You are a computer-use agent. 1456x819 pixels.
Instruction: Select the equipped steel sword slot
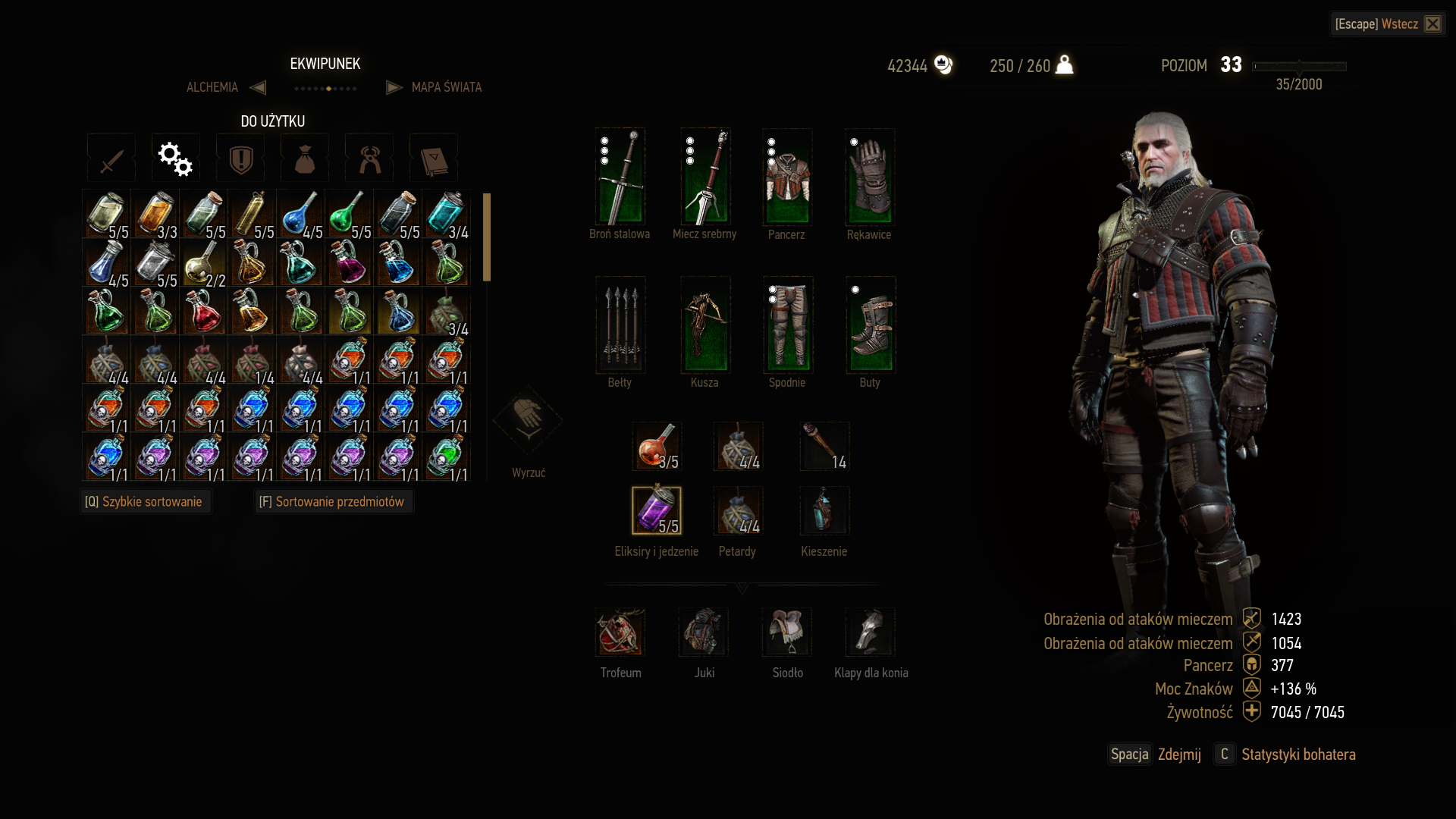[620, 177]
